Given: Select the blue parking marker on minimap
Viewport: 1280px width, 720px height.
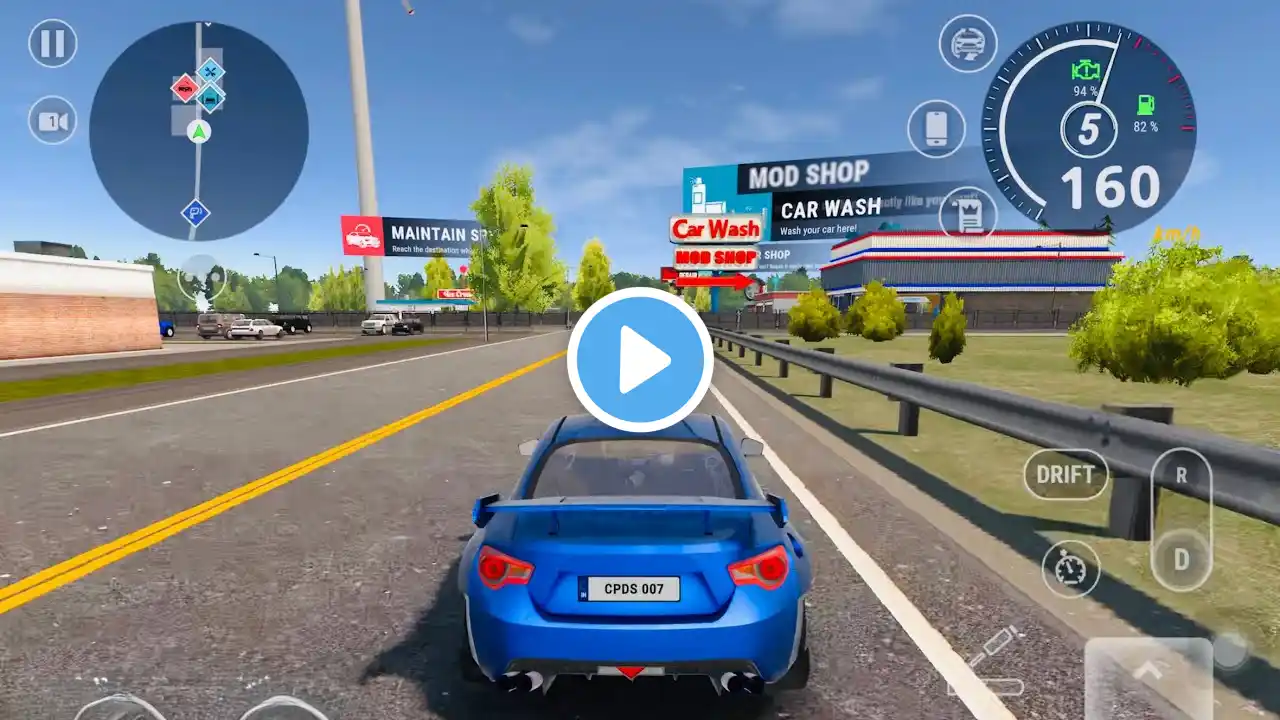Looking at the screenshot, I should point(195,212).
